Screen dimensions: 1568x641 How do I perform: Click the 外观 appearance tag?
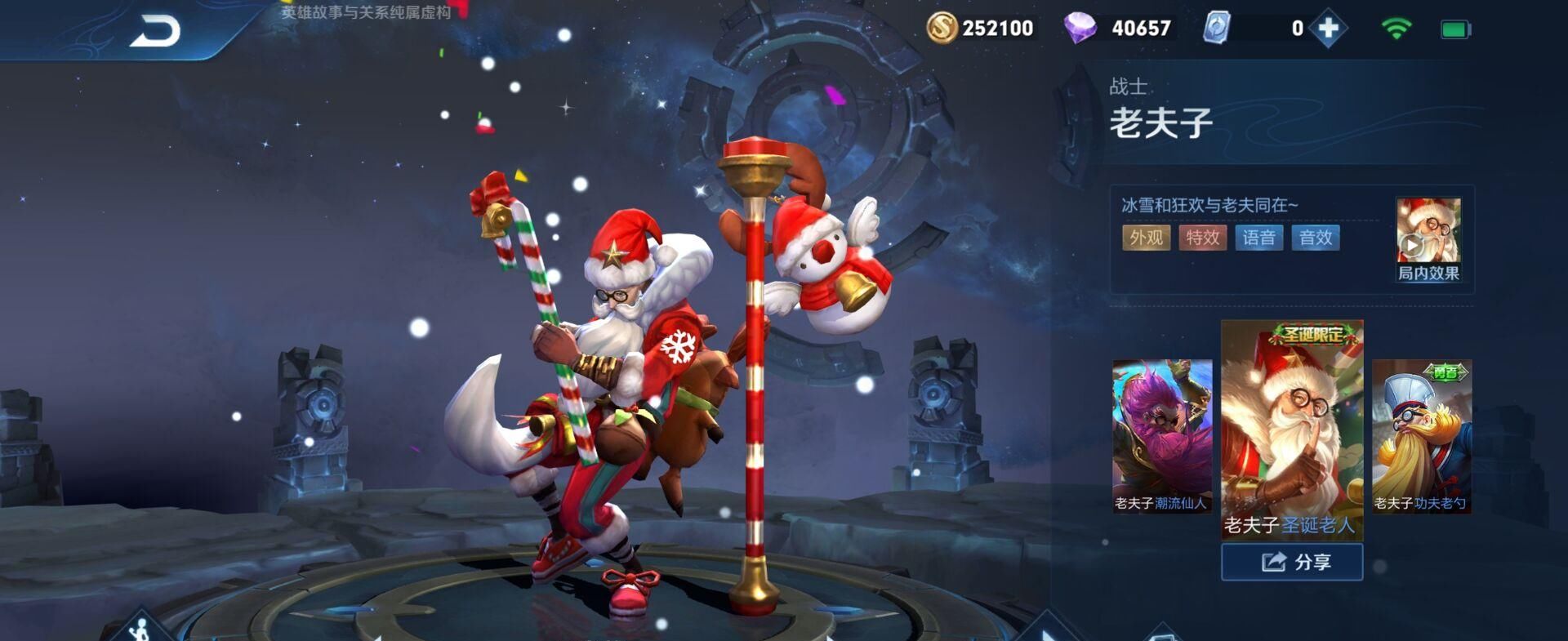(1146, 238)
